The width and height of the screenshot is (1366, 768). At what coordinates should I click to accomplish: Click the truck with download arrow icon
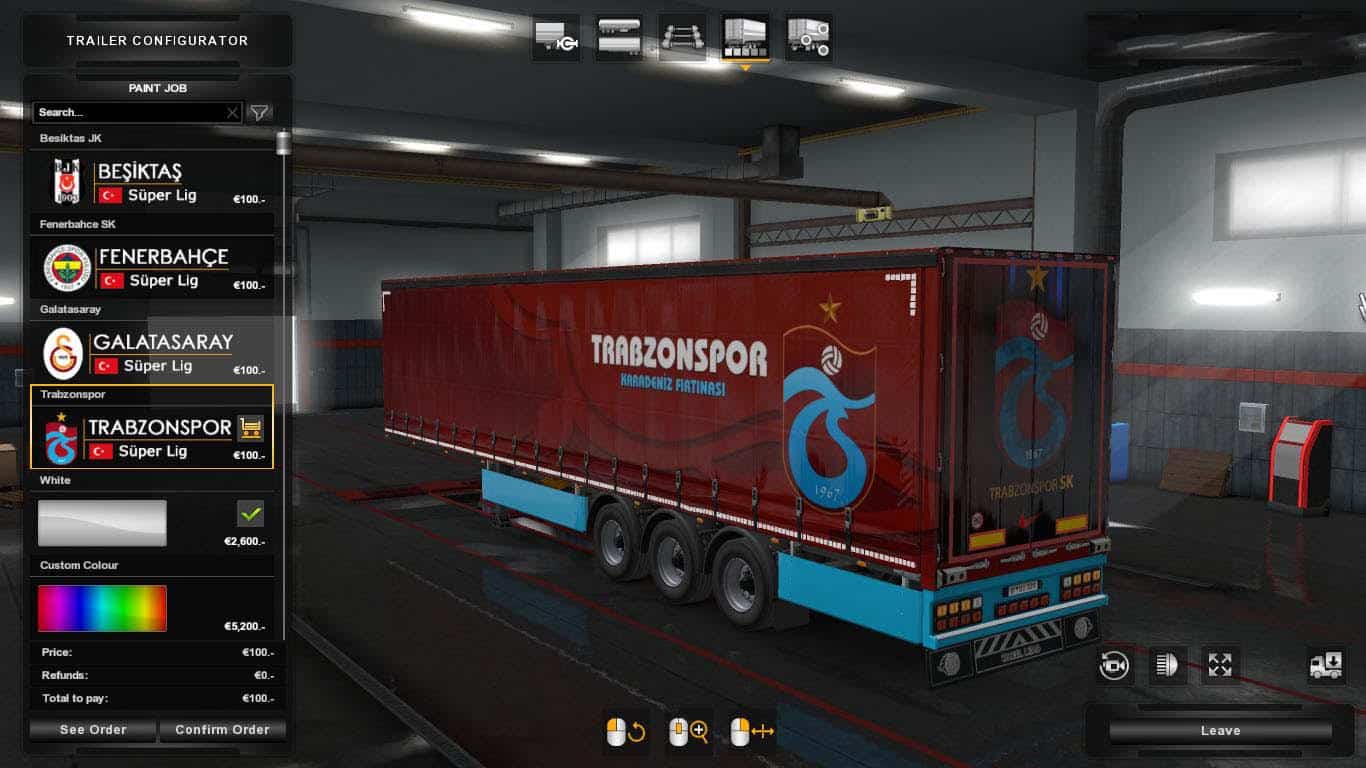coord(1326,665)
